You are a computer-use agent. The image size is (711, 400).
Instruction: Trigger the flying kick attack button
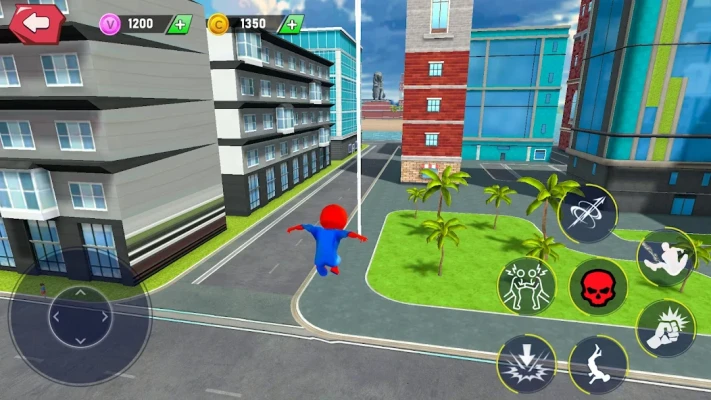(x=665, y=257)
